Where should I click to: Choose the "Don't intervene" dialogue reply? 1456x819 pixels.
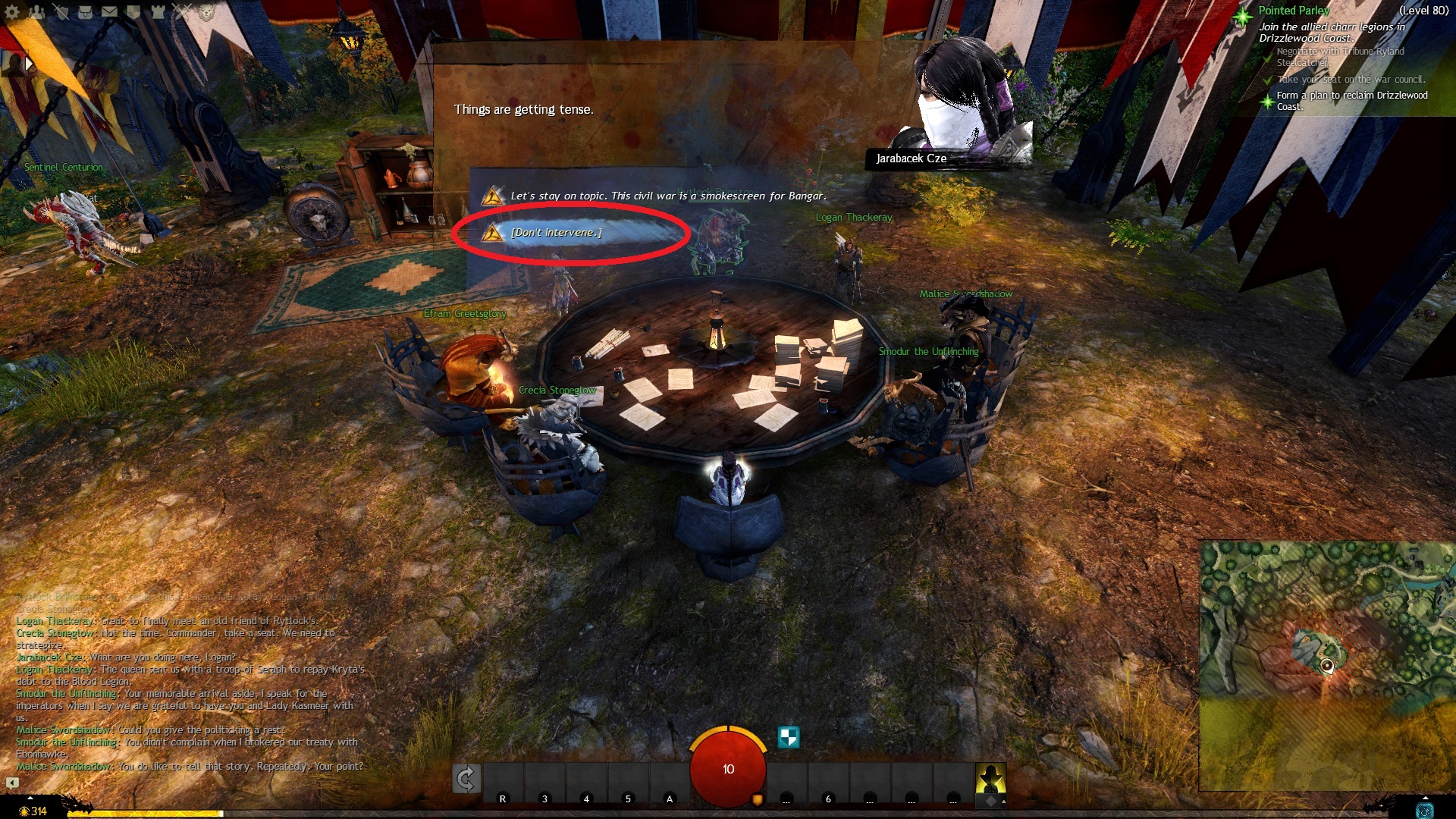[x=556, y=233]
